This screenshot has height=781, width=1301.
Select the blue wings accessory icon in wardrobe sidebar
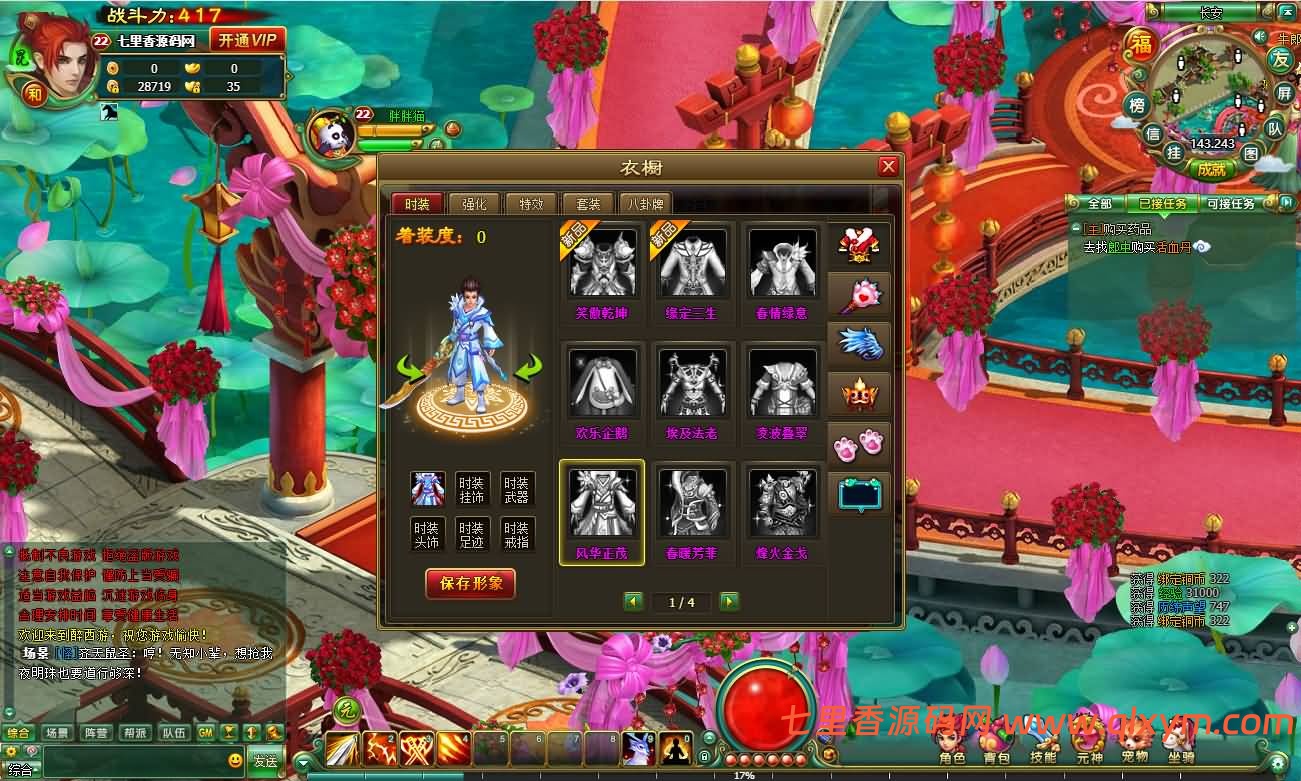(859, 343)
